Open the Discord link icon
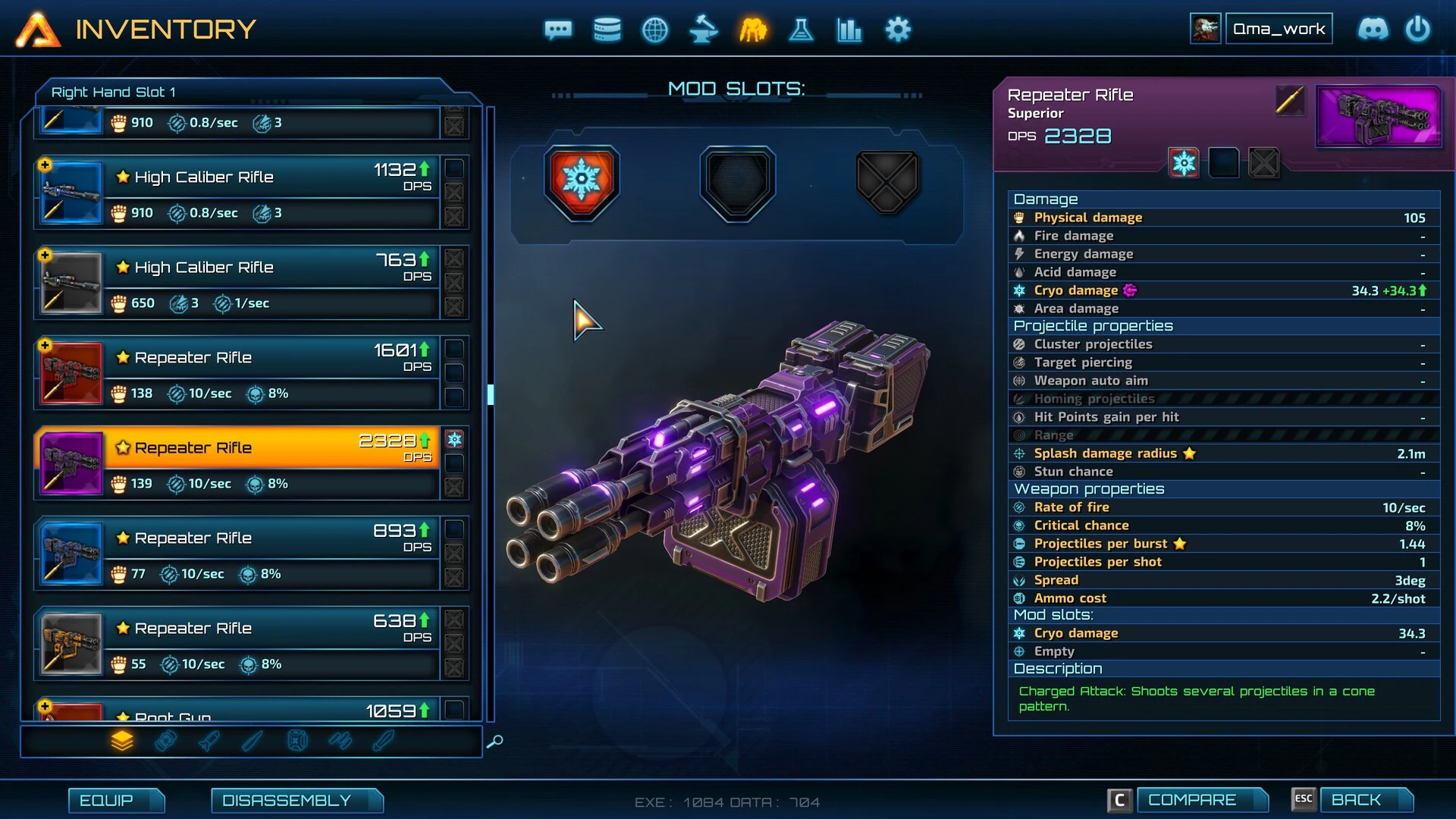1456x819 pixels. pos(1373,30)
